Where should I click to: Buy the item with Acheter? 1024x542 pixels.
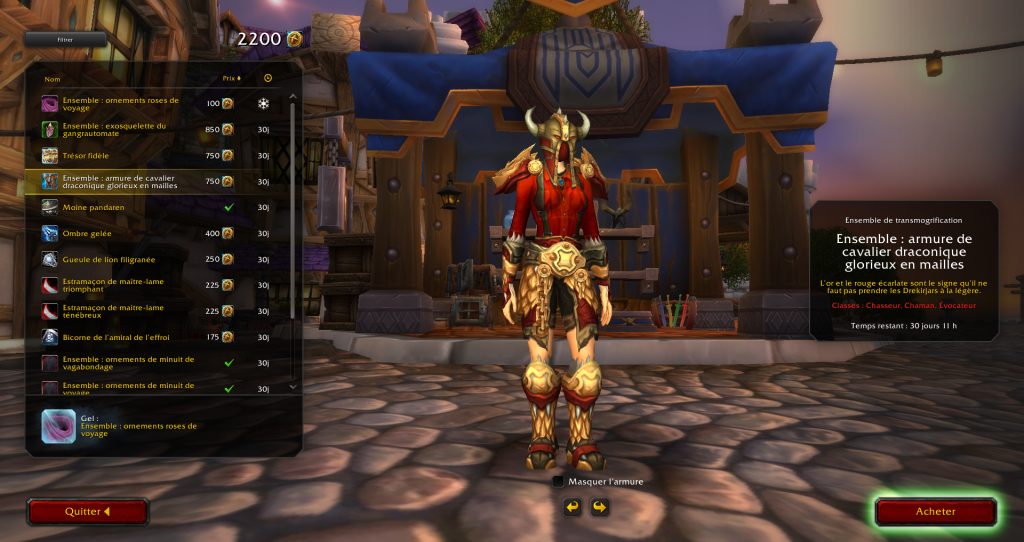tap(935, 512)
